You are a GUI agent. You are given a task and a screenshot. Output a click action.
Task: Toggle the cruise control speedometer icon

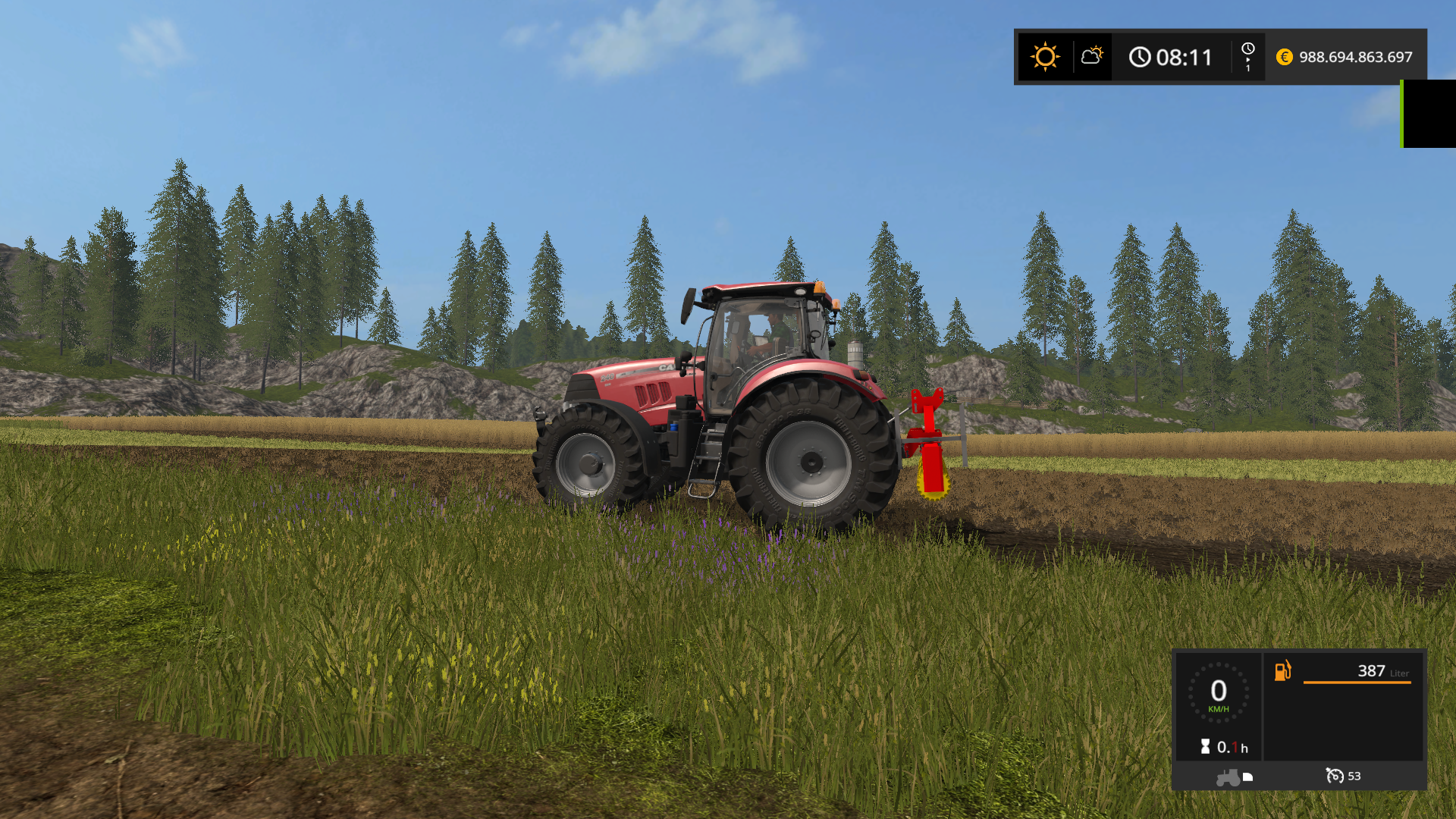coord(1334,776)
